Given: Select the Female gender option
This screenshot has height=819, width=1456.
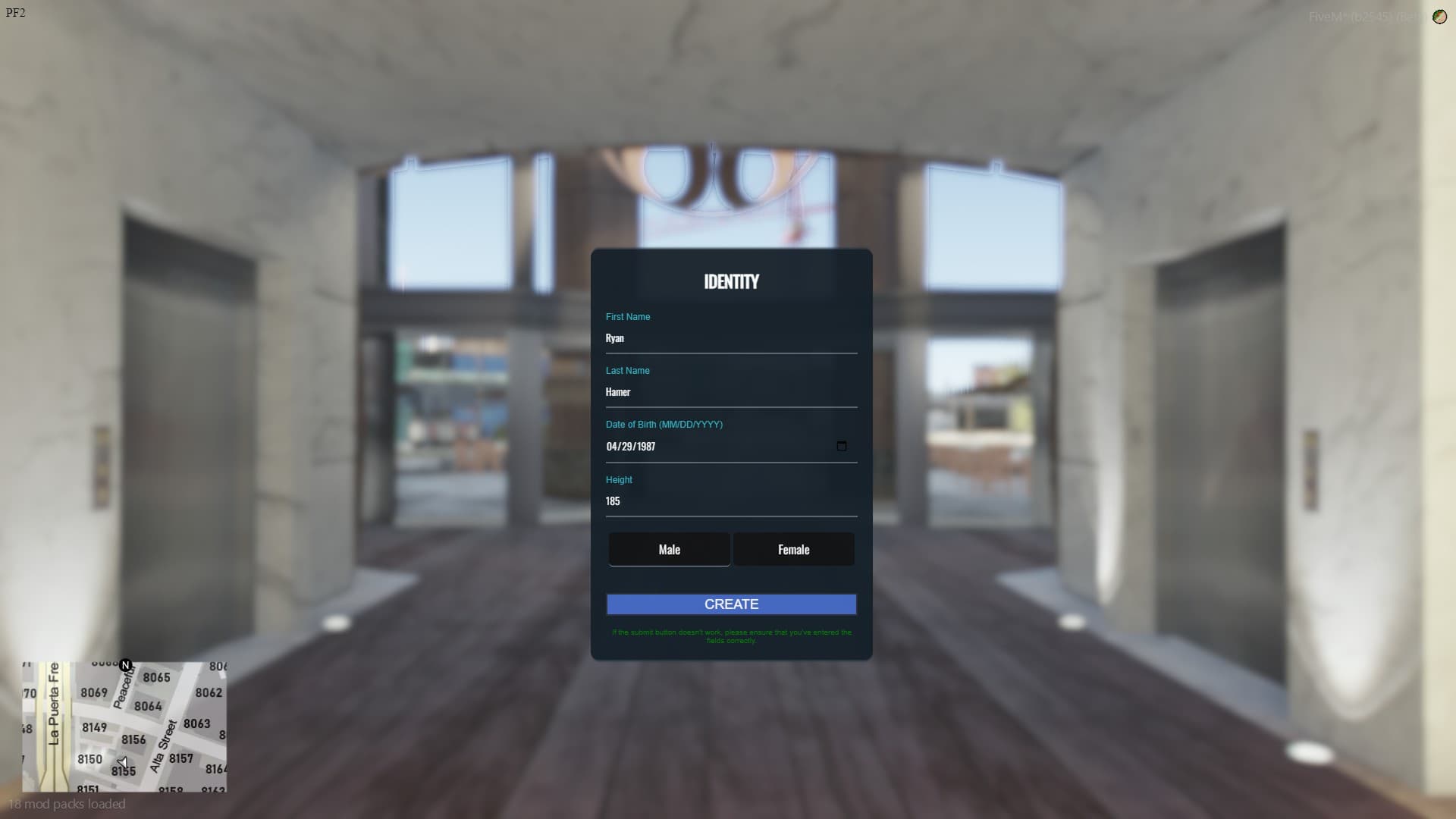Looking at the screenshot, I should click(x=793, y=549).
